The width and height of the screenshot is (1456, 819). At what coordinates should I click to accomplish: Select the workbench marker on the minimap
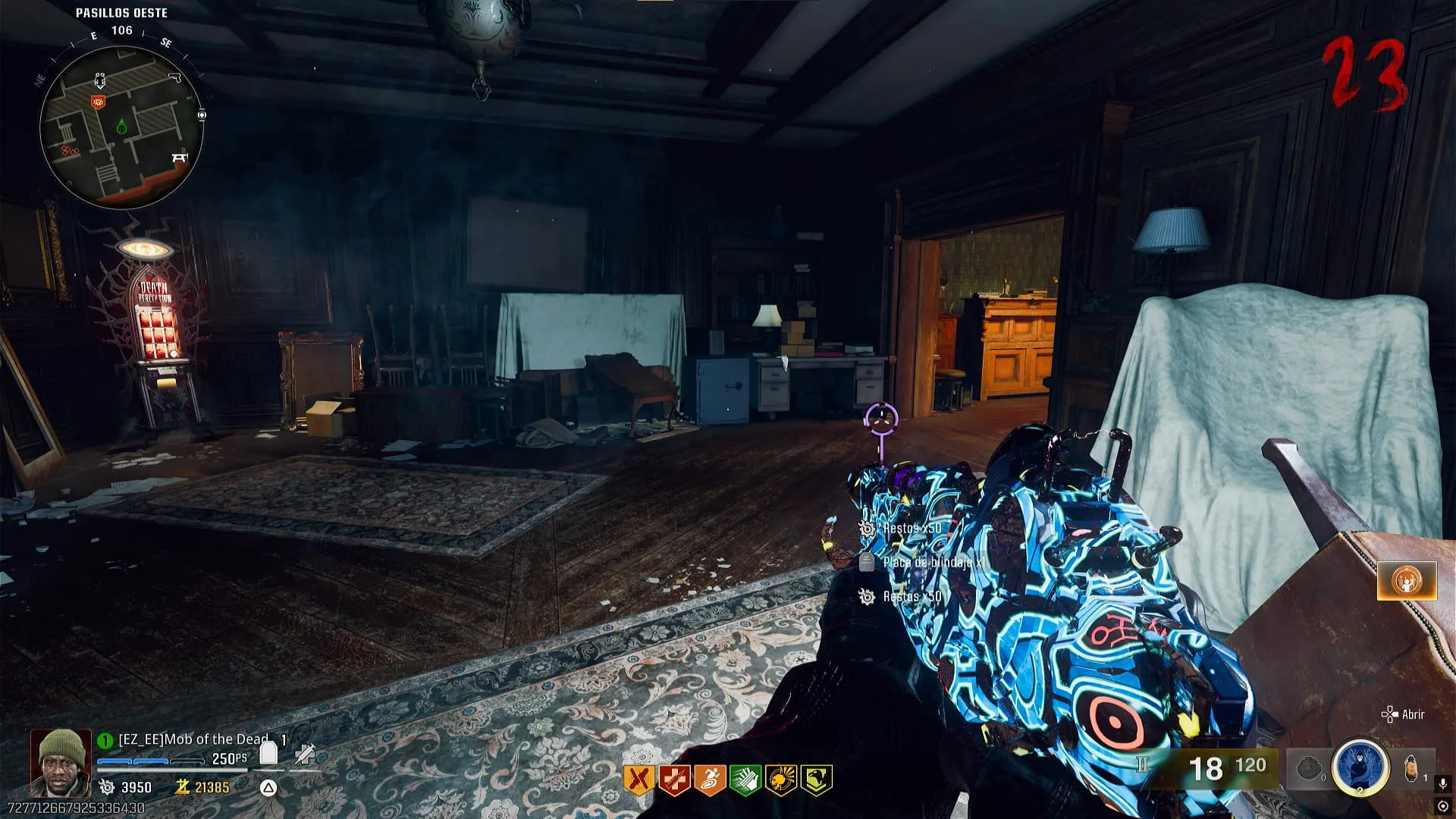[x=179, y=158]
